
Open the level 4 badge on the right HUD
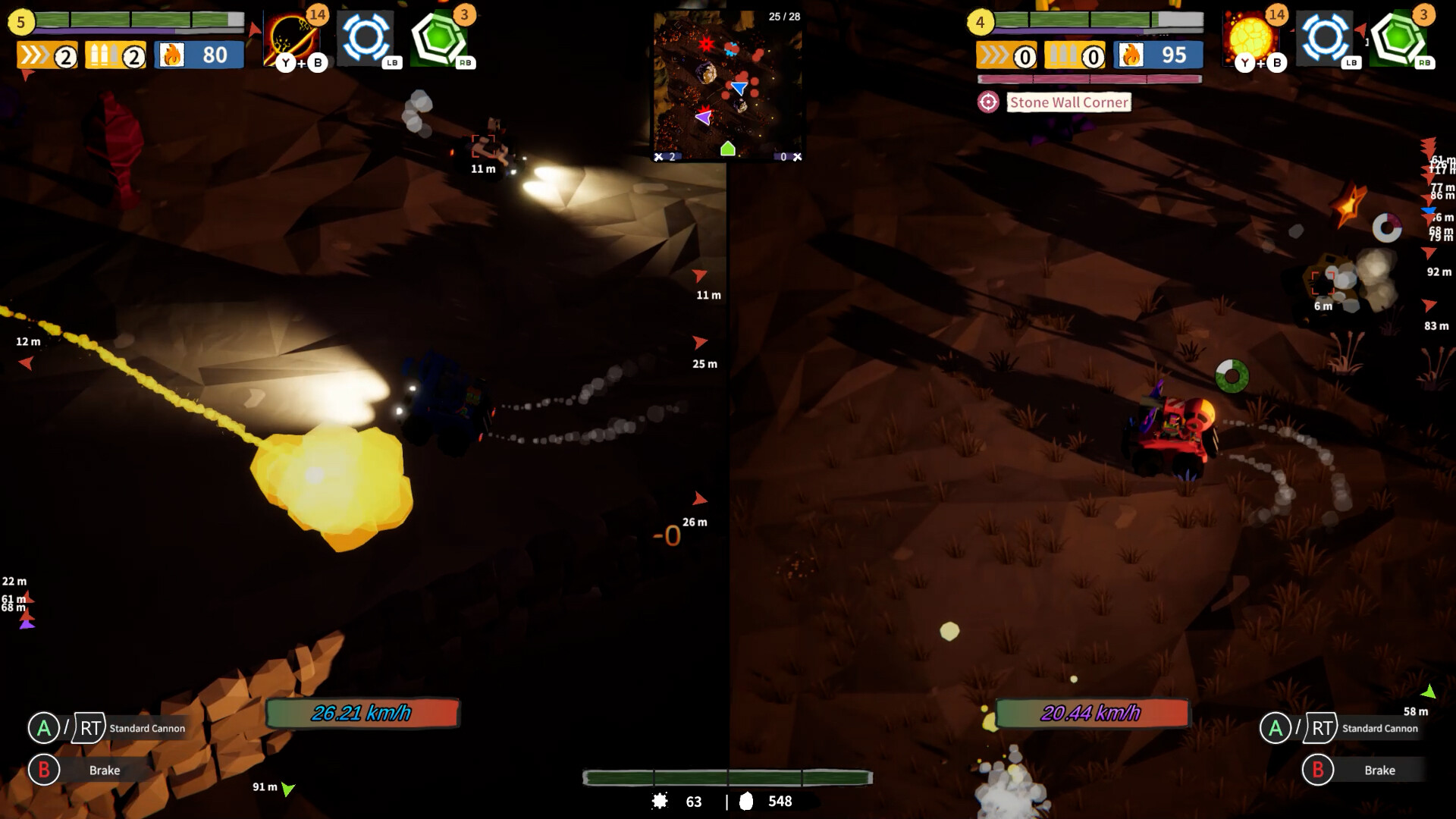click(x=978, y=21)
